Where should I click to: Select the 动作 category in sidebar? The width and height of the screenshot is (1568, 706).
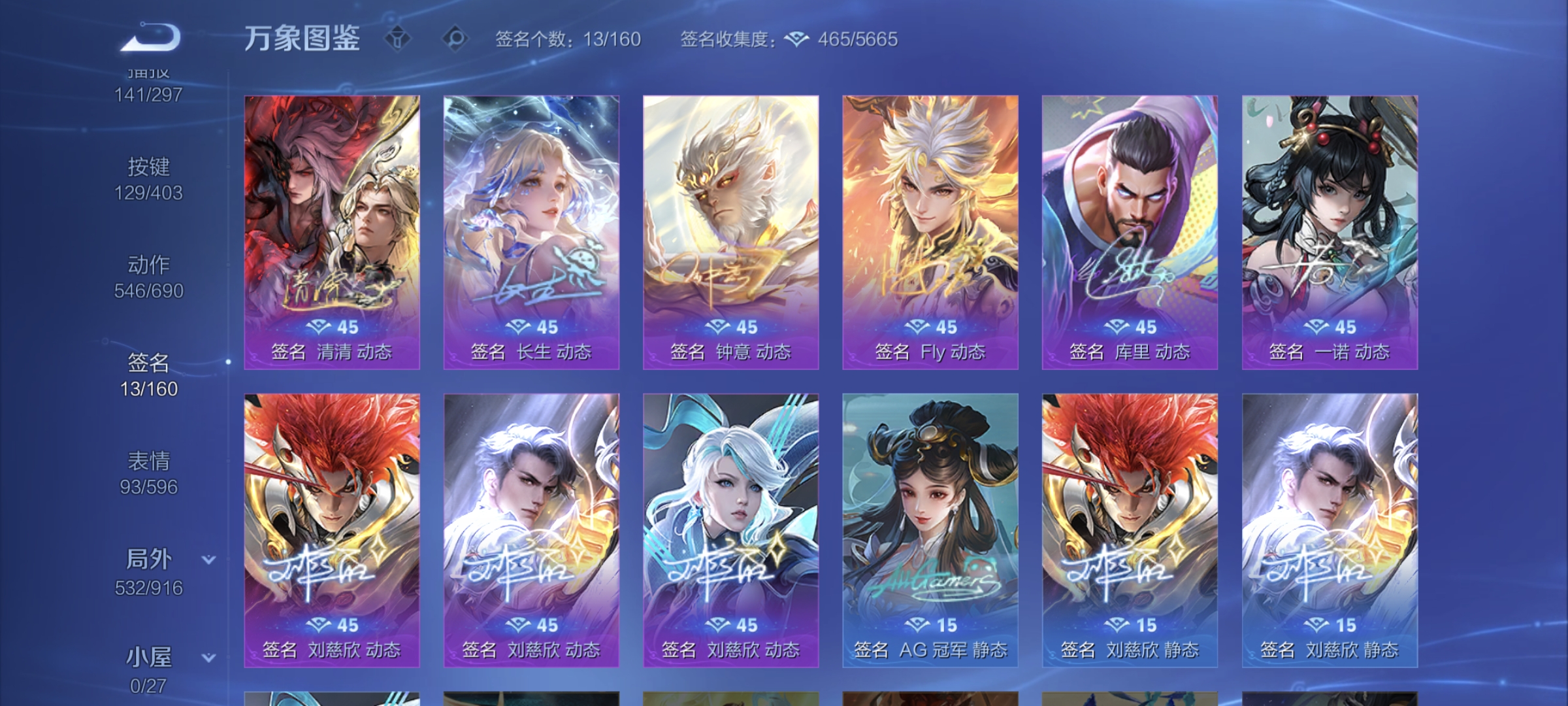click(x=149, y=265)
